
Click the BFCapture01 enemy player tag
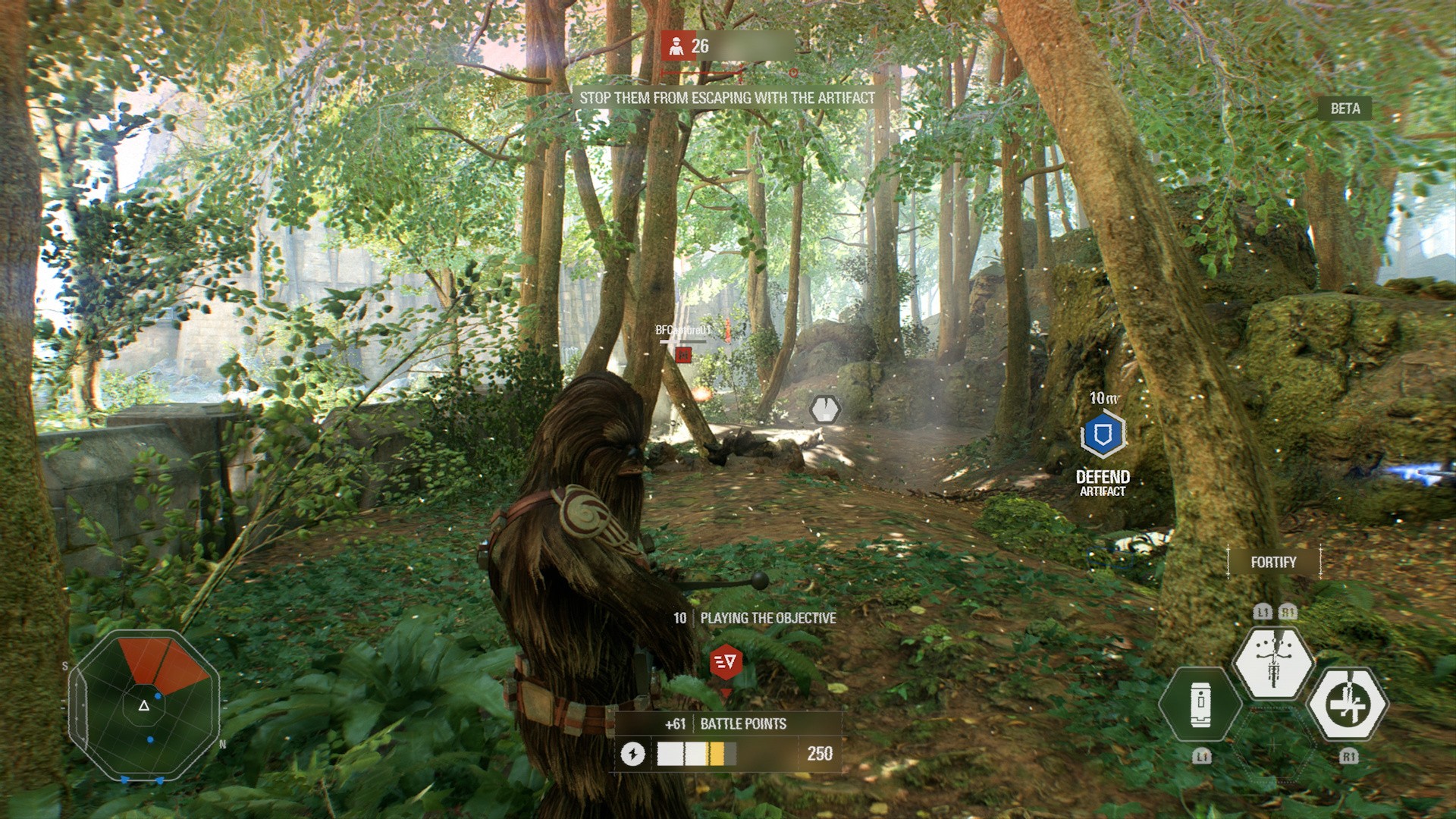[x=683, y=331]
